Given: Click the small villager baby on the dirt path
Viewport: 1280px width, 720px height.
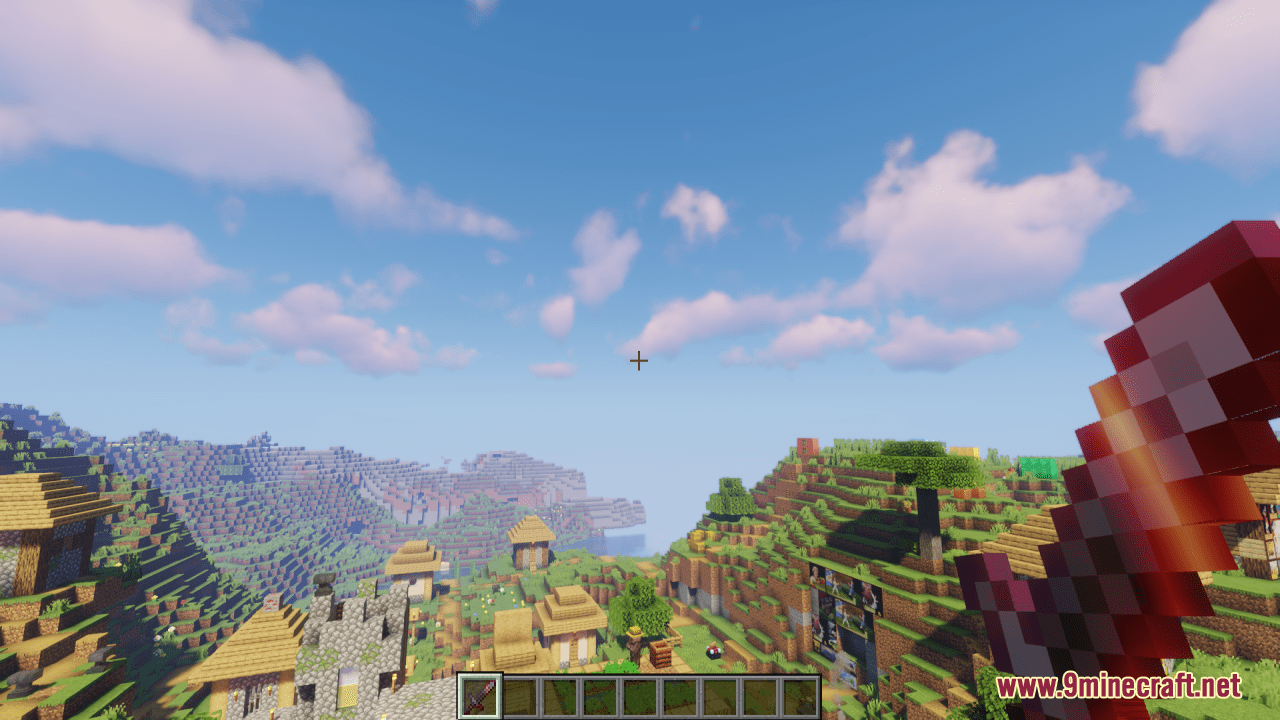Looking at the screenshot, I should tap(712, 650).
